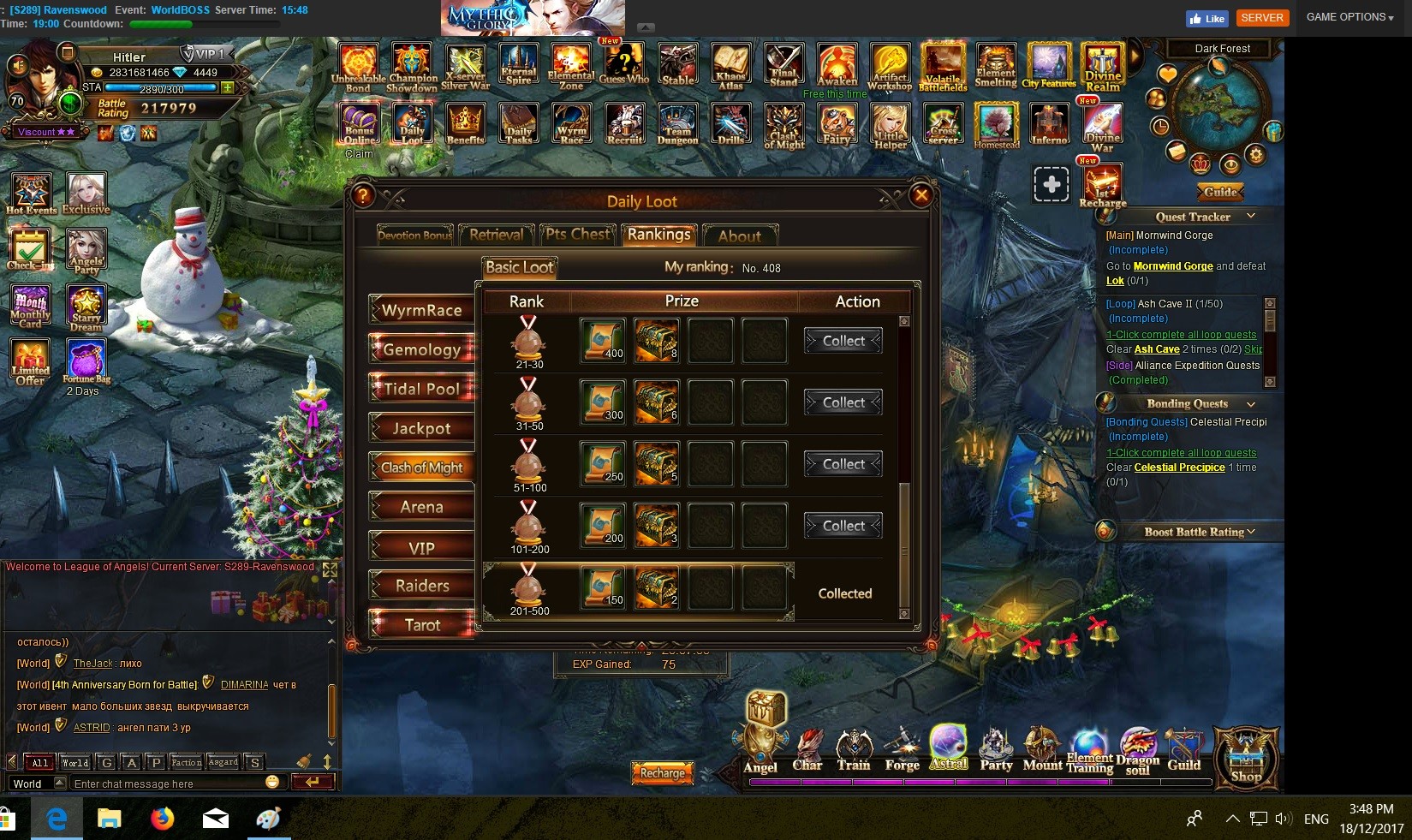Open the Pts Chest tab
The width and height of the screenshot is (1412, 840).
578,235
